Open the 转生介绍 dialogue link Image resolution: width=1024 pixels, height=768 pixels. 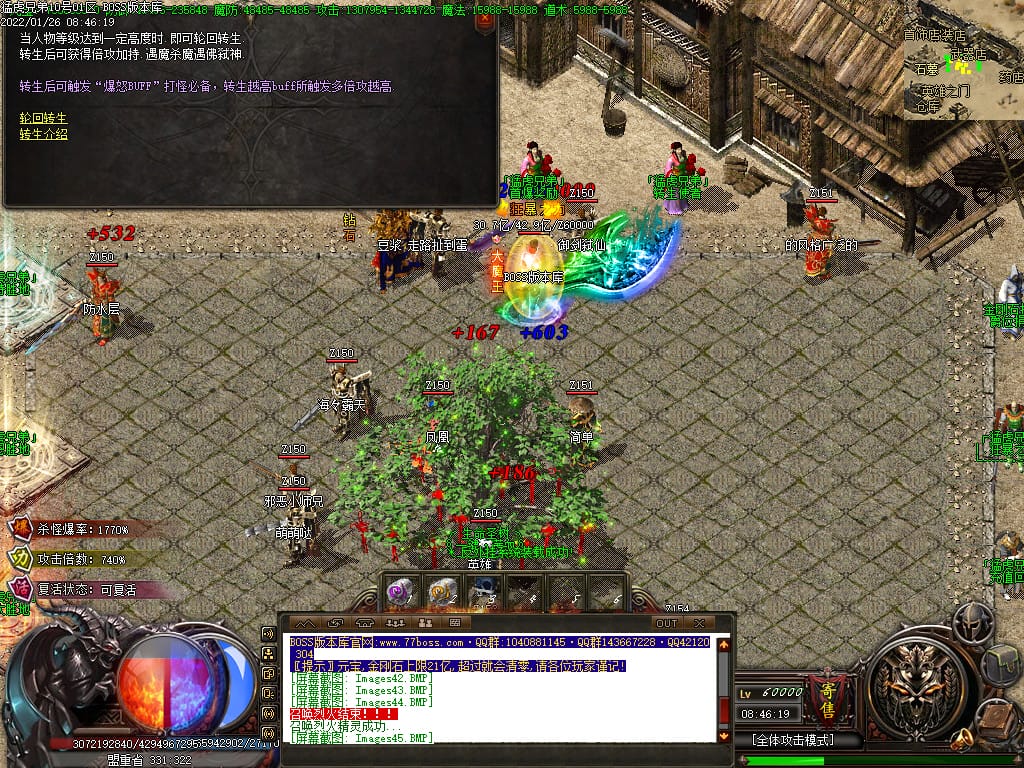[x=43, y=134]
